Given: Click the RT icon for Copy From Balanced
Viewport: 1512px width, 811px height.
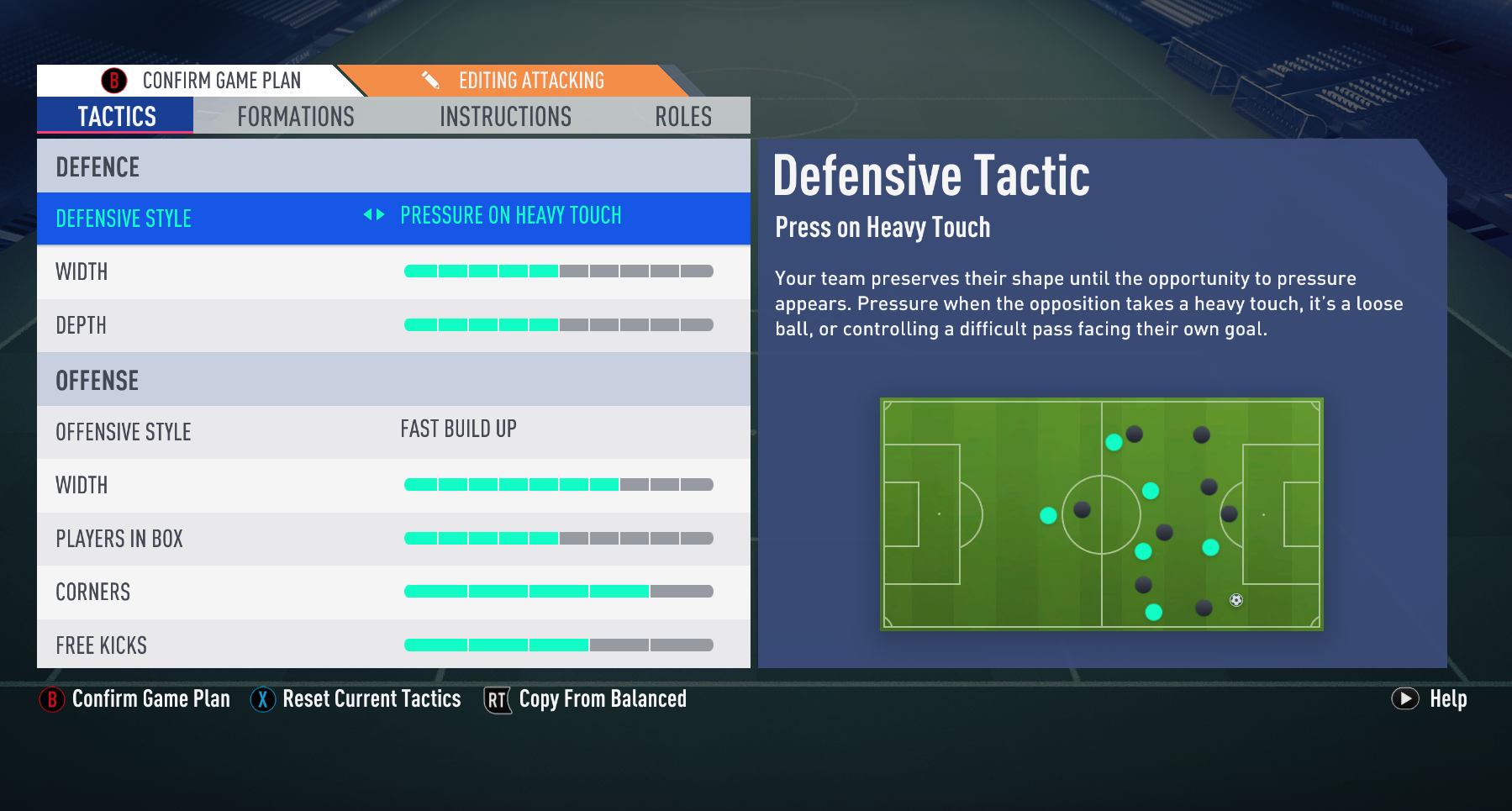Looking at the screenshot, I should (x=496, y=699).
